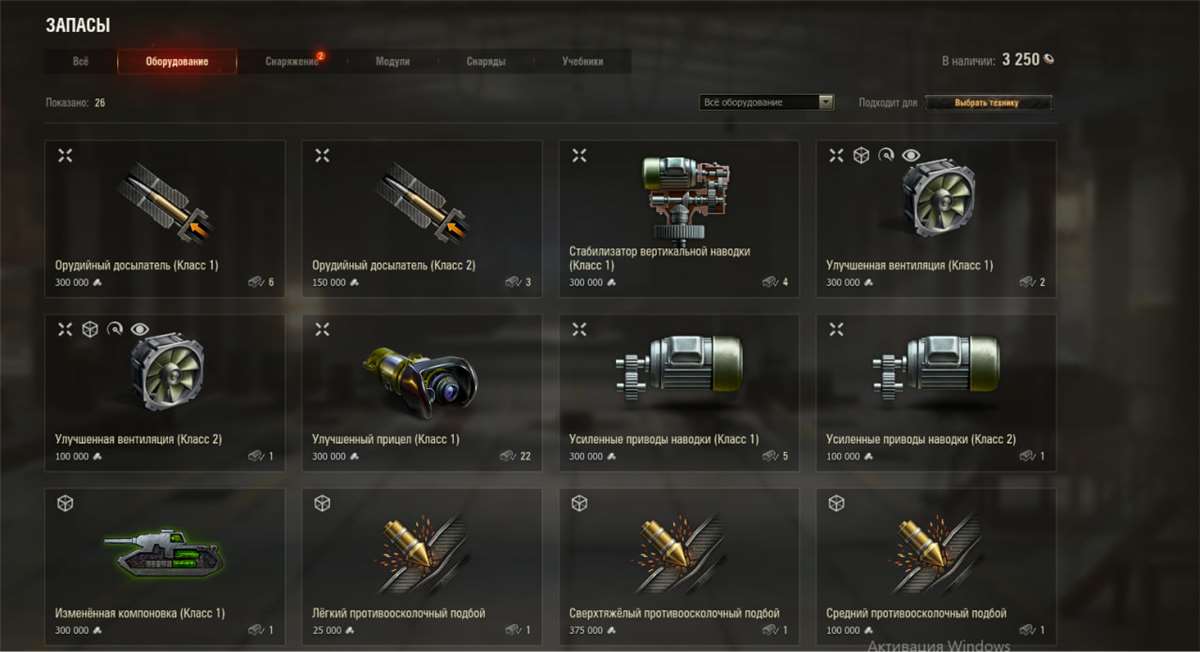Select the Оборудование tab
Image resolution: width=1200 pixels, height=652 pixels.
(x=177, y=62)
